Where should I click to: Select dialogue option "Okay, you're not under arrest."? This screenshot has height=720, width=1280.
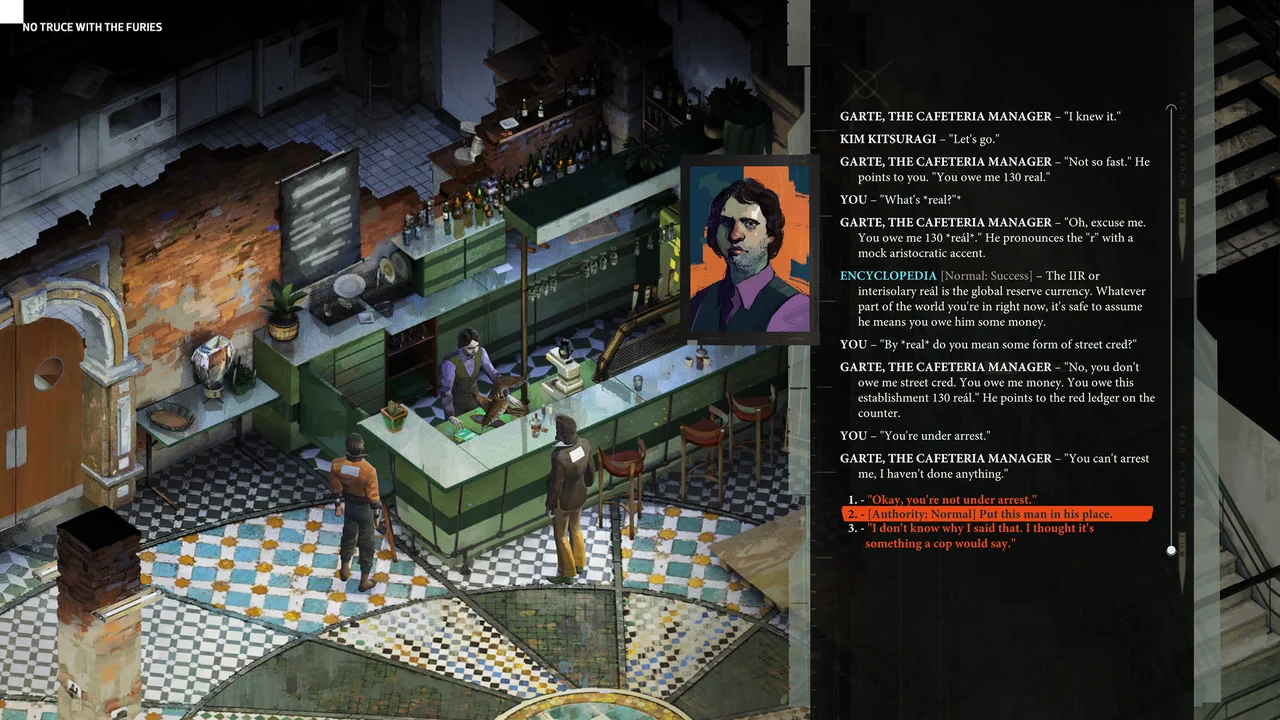pos(951,499)
